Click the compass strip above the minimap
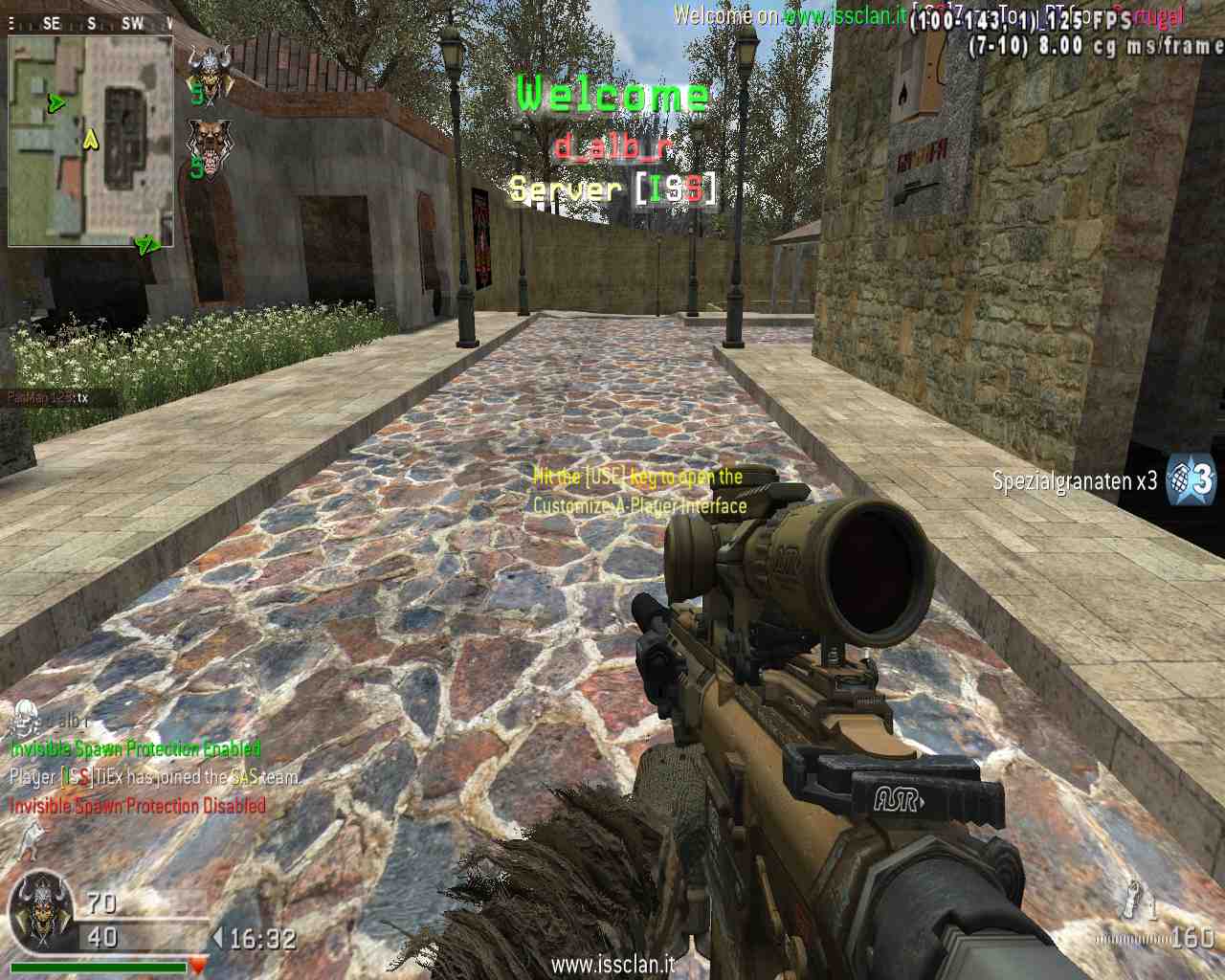This screenshot has width=1225, height=980. [x=91, y=23]
